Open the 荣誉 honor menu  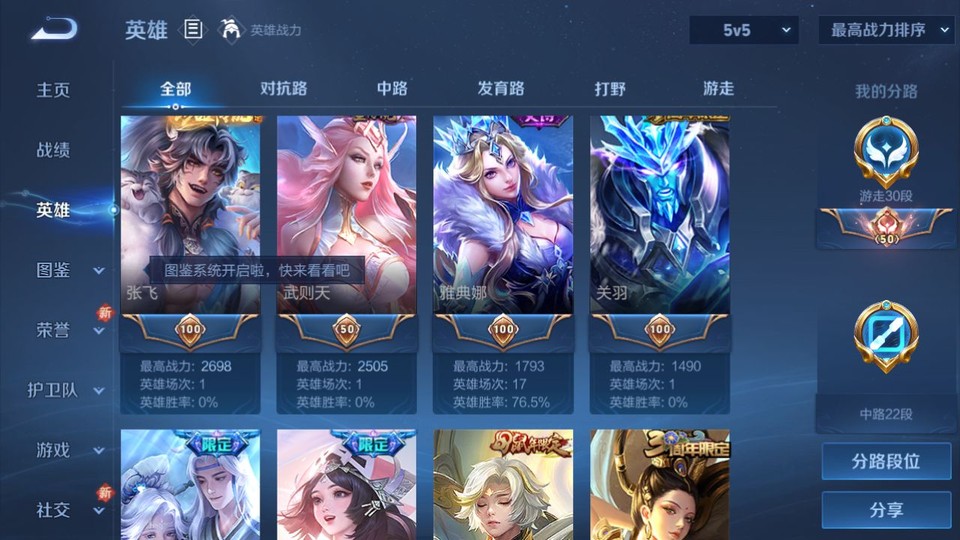point(66,330)
